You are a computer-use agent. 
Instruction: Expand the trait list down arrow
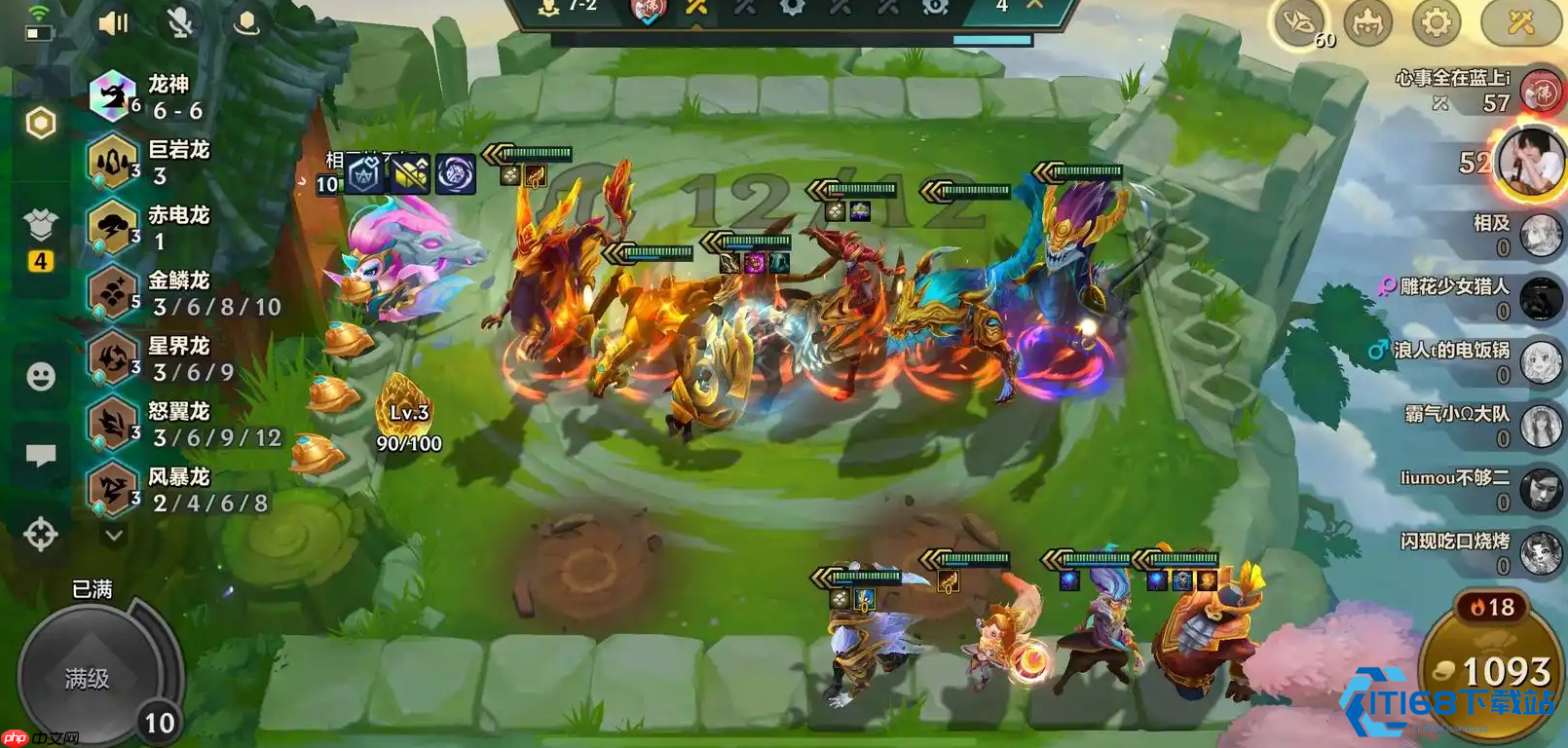tap(114, 535)
